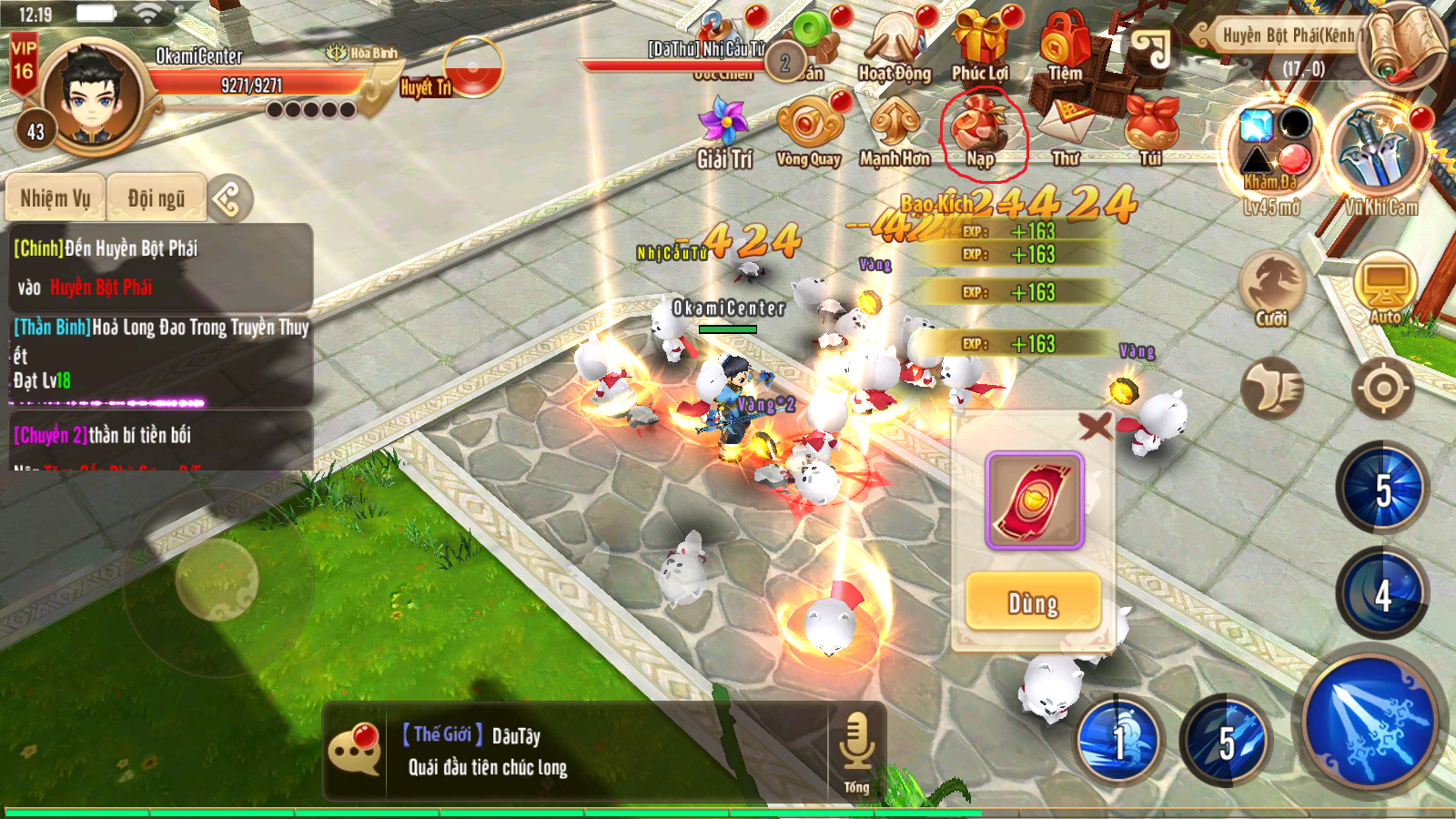Use the red envelope with Dùng button
Viewport: 1456px width, 819px height.
tap(1033, 602)
